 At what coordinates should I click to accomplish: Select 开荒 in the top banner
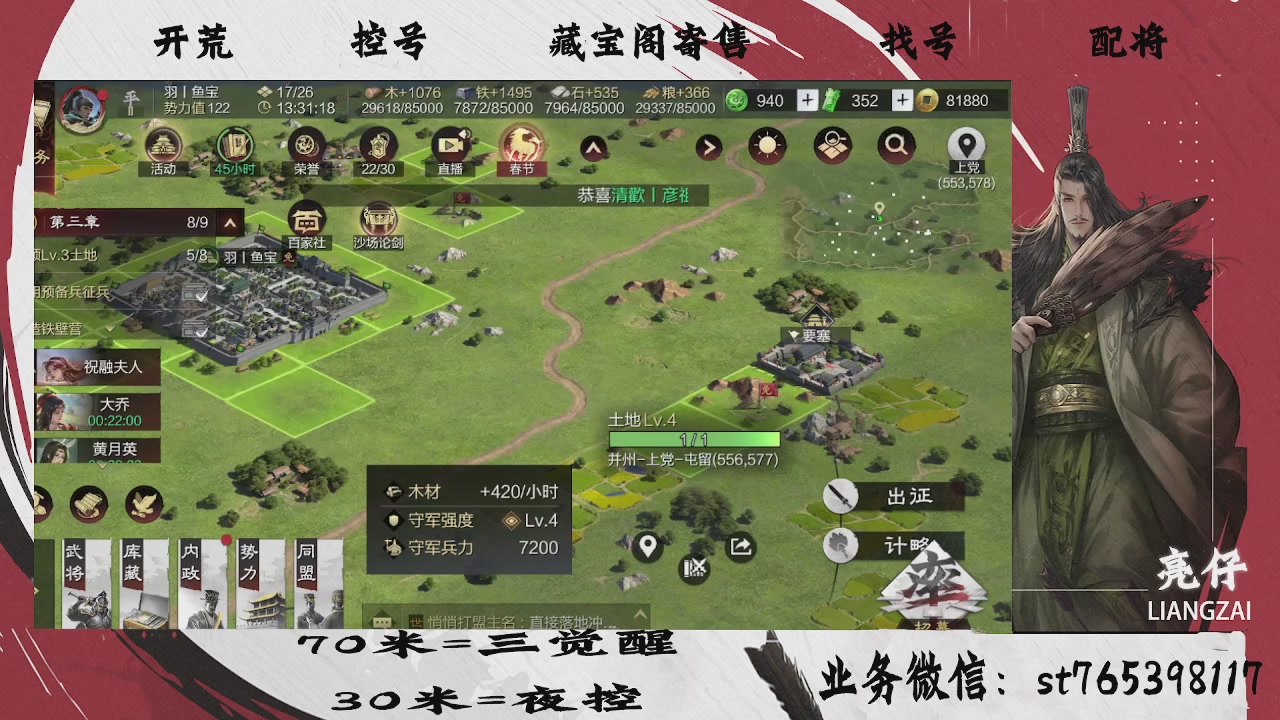pyautogui.click(x=193, y=42)
